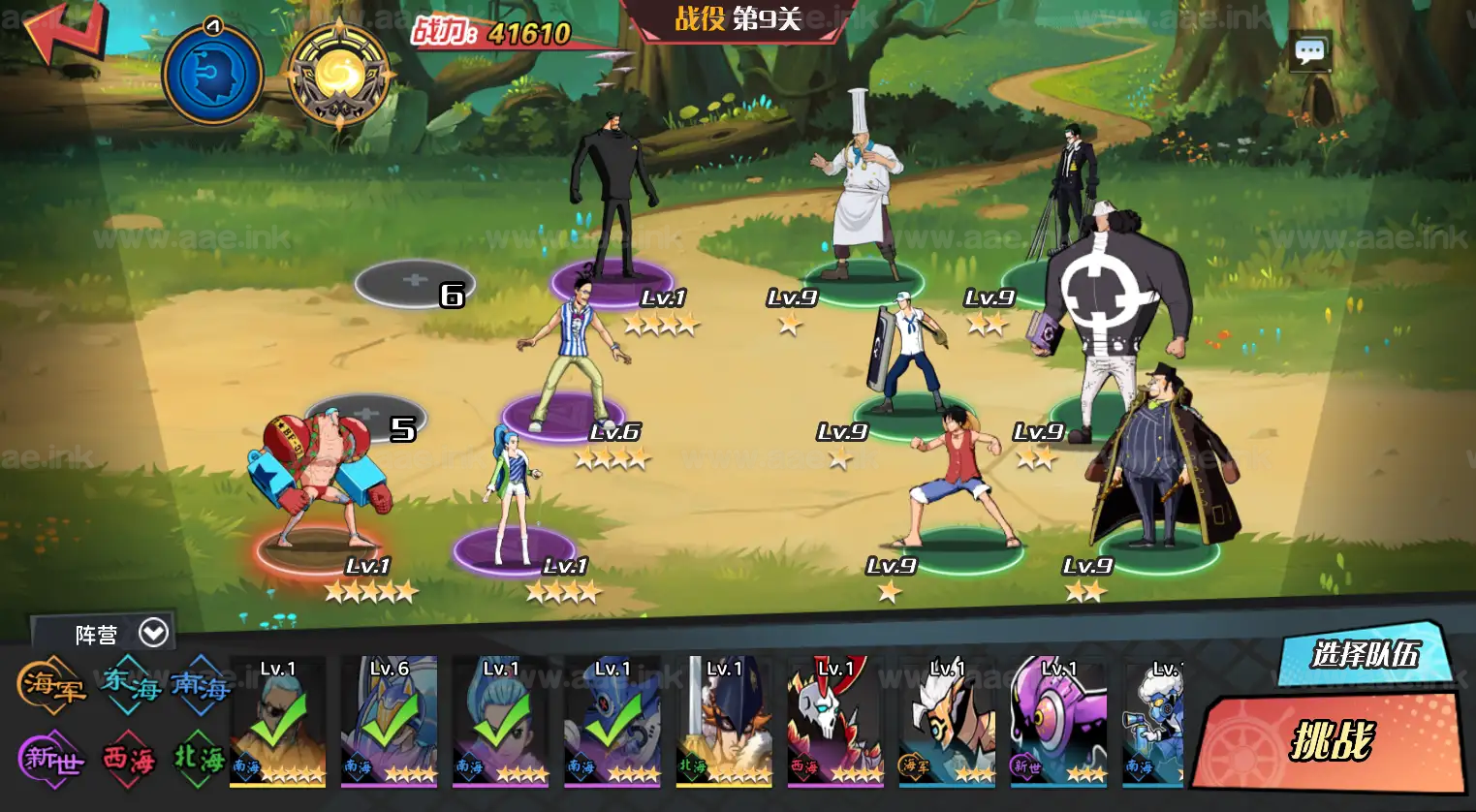Filter heroes by 南海 faction

coord(201,685)
